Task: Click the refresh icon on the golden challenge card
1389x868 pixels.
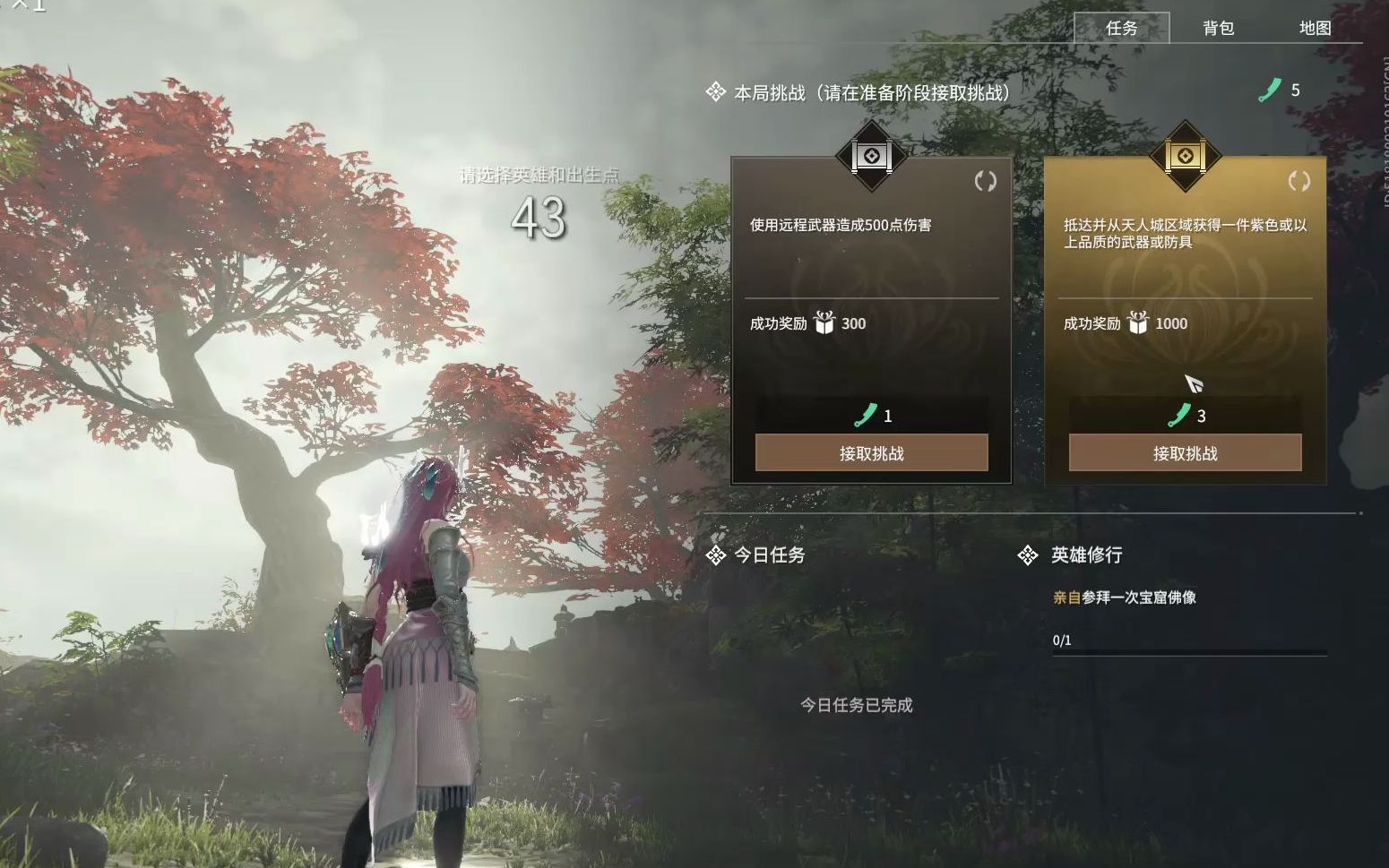Action: coord(1298,179)
